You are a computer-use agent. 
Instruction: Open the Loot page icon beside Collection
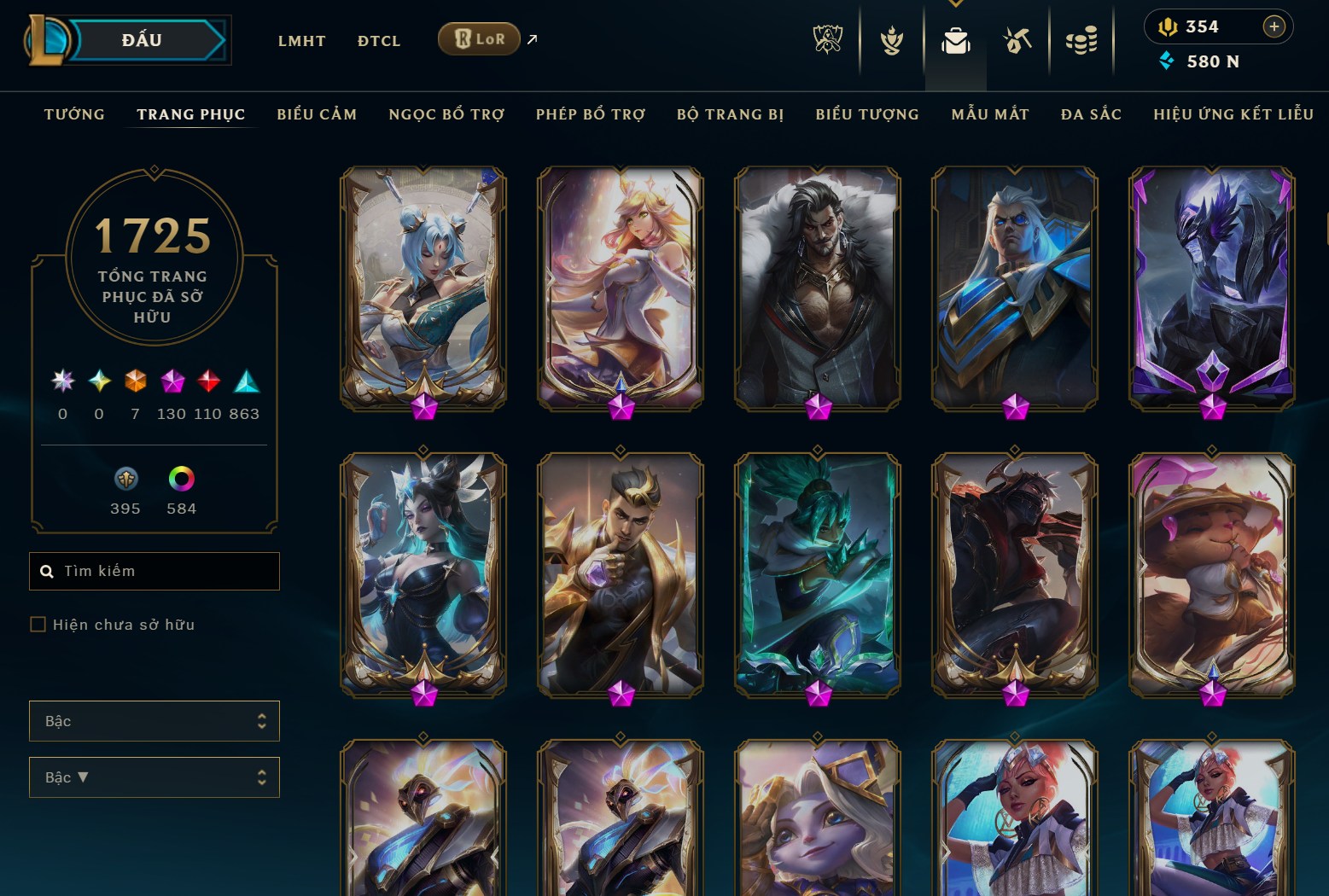1018,39
